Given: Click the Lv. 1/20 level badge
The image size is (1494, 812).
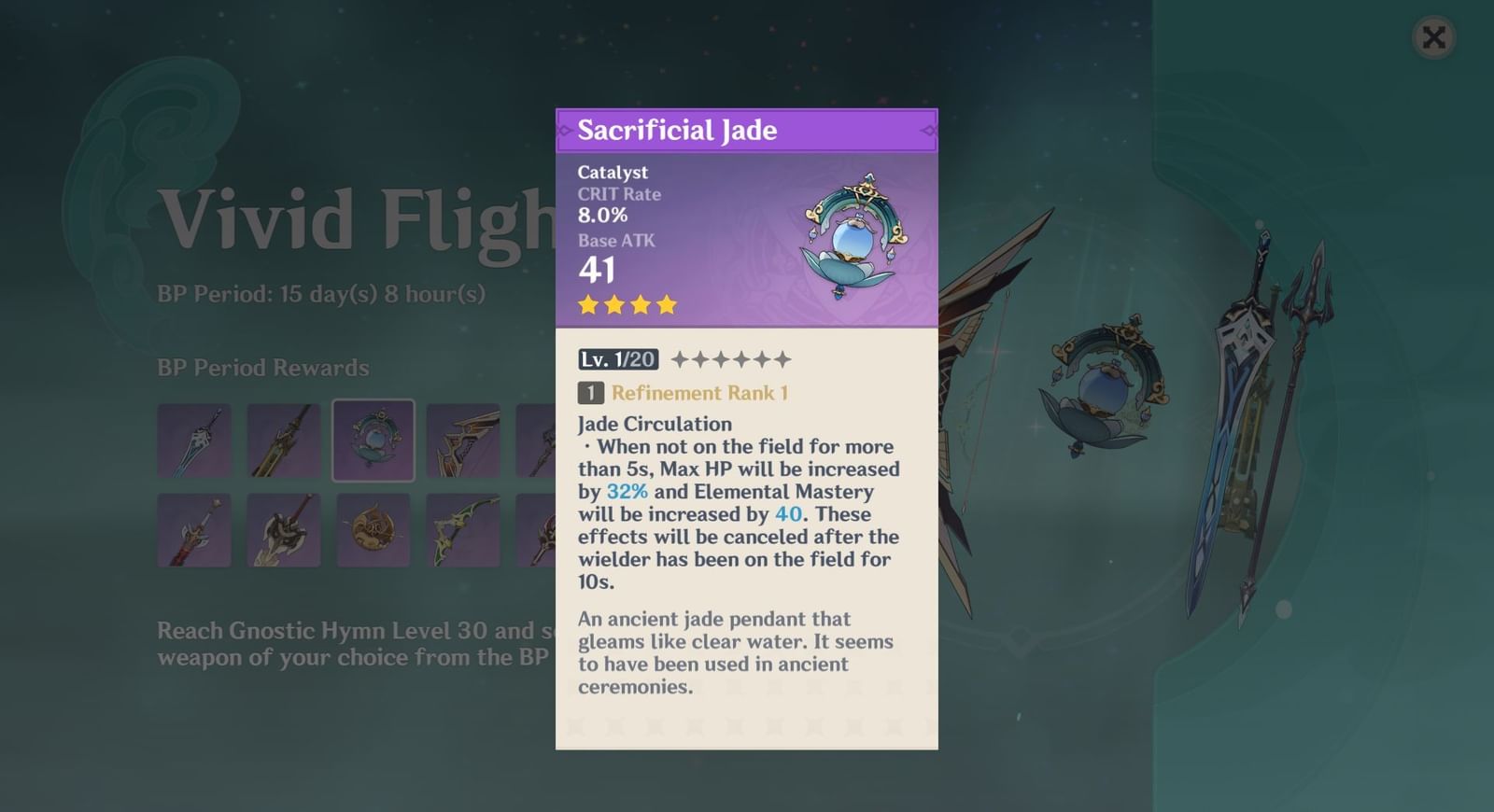Looking at the screenshot, I should (x=616, y=358).
